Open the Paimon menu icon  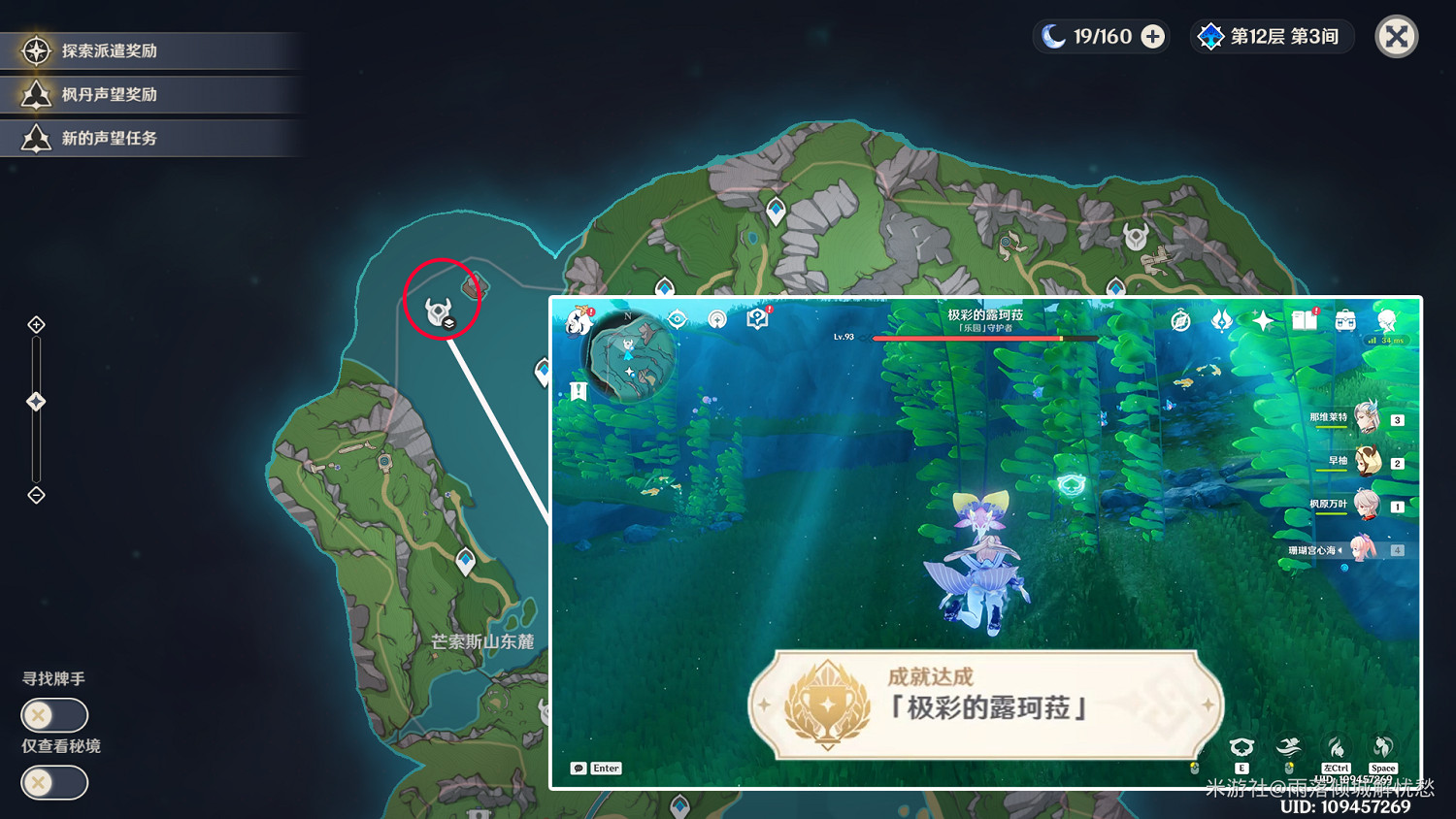tap(577, 320)
